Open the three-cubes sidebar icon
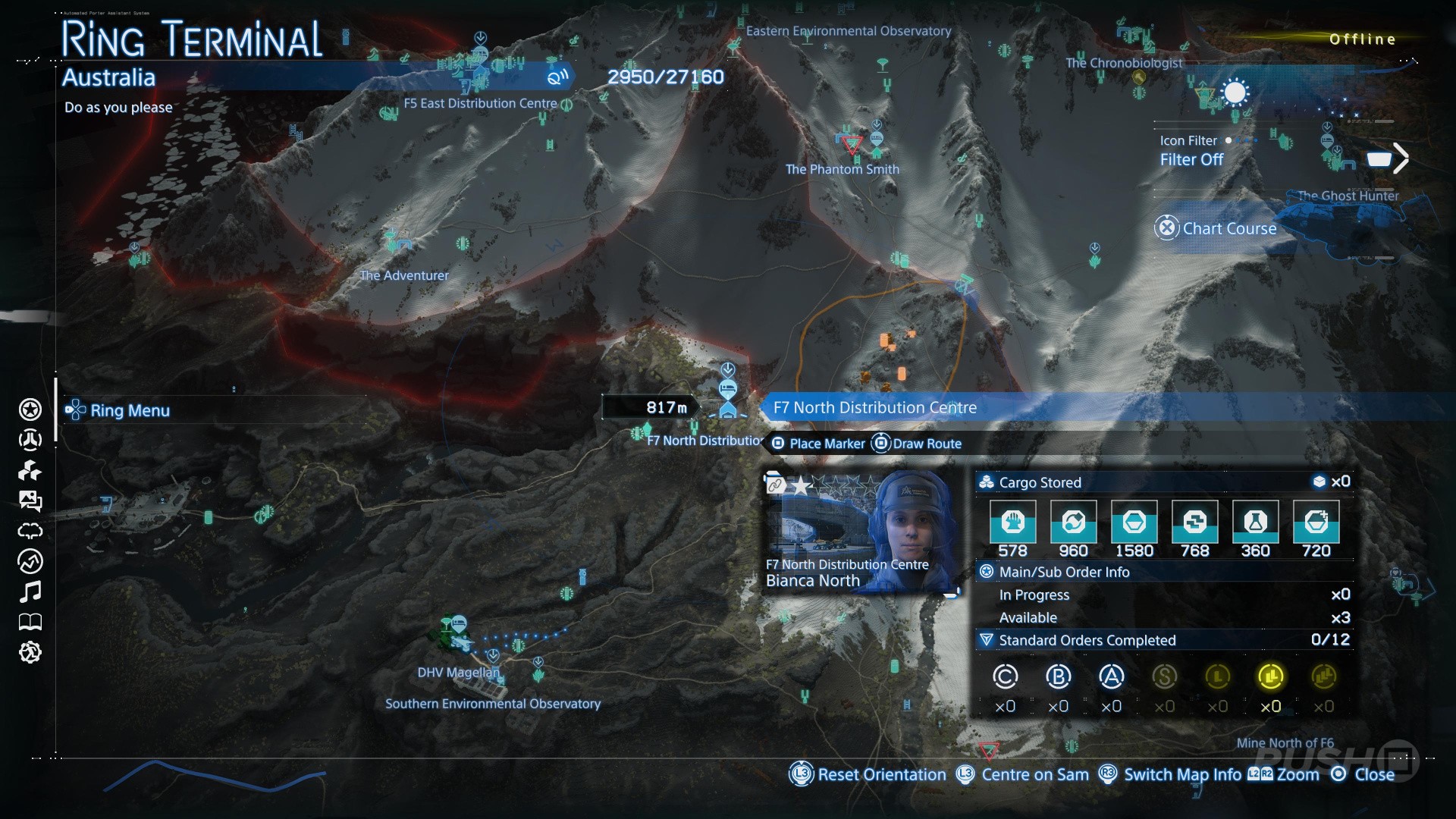This screenshot has height=819, width=1456. [x=30, y=471]
